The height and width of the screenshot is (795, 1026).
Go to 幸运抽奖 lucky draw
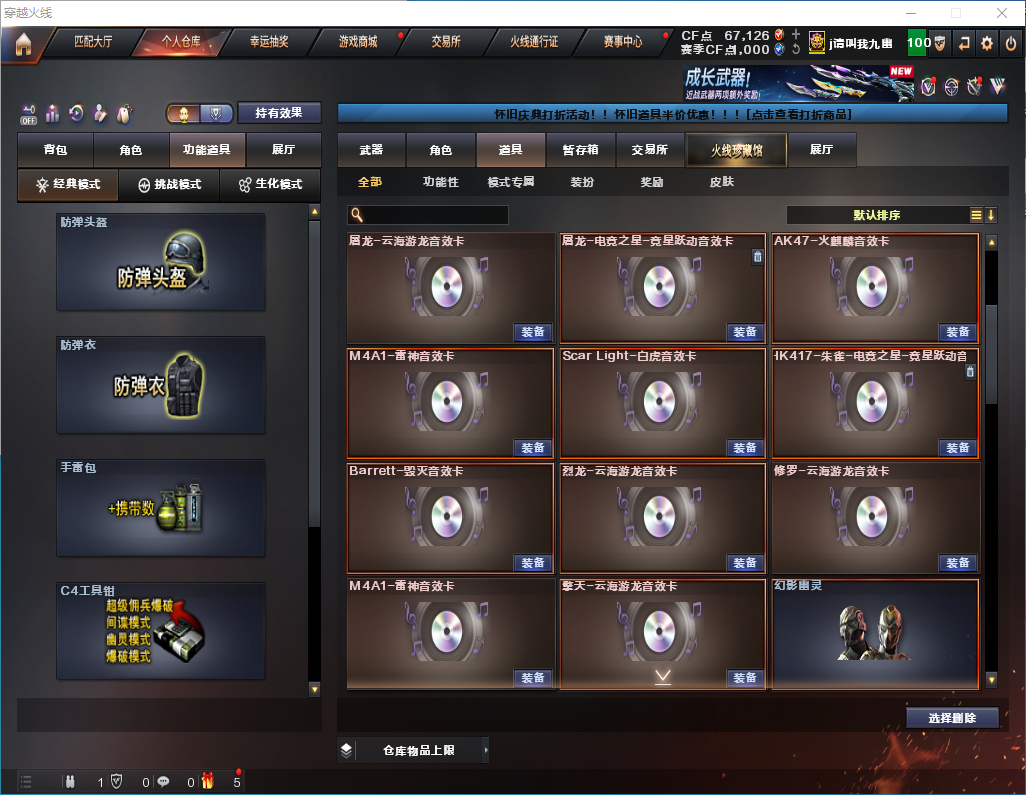coord(268,42)
